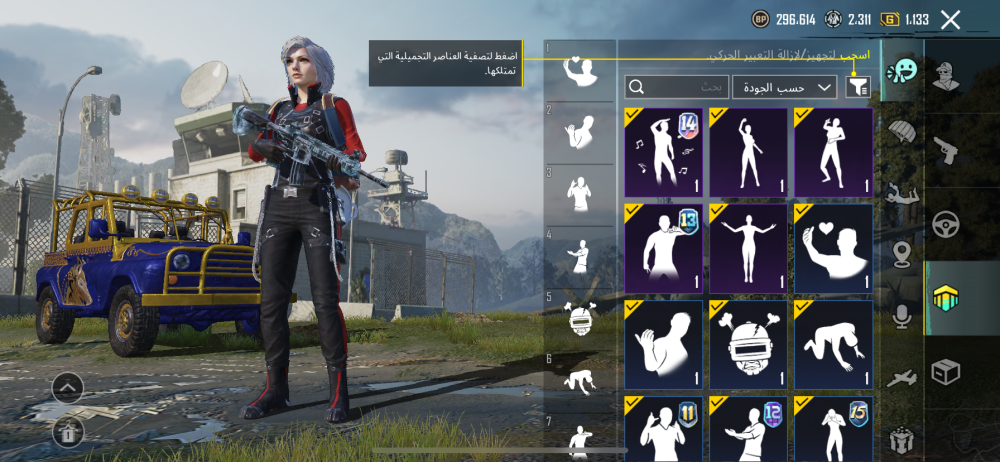Open the wardrobe preset hanger button

67,431
